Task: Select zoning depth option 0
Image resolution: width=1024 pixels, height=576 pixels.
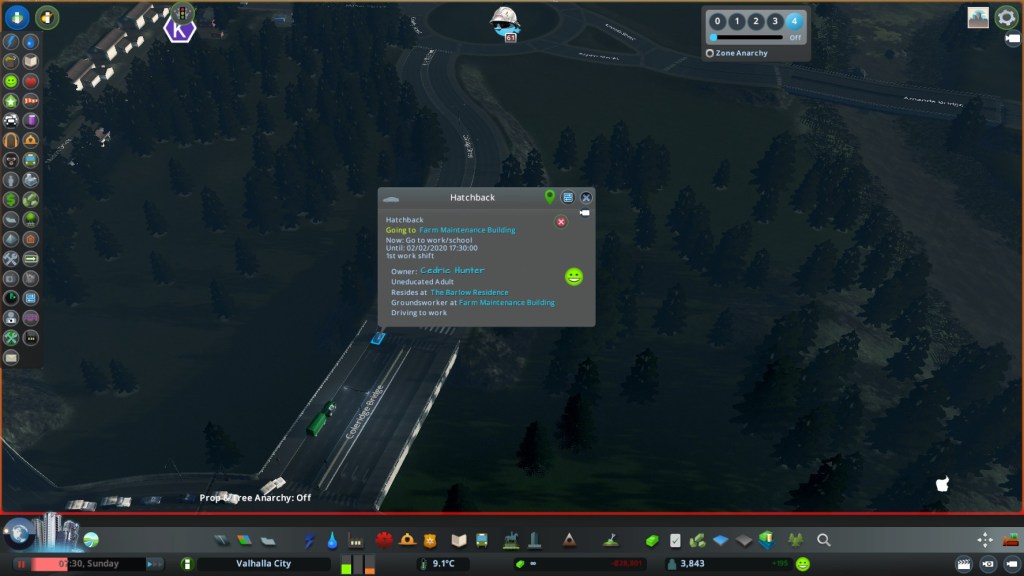Action: coord(717,21)
